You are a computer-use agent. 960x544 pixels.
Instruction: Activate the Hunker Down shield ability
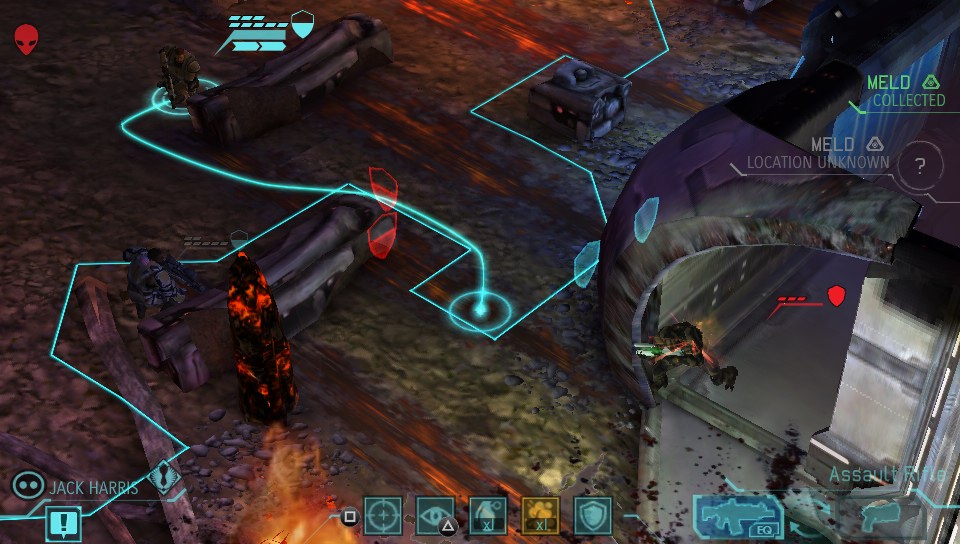[x=593, y=516]
